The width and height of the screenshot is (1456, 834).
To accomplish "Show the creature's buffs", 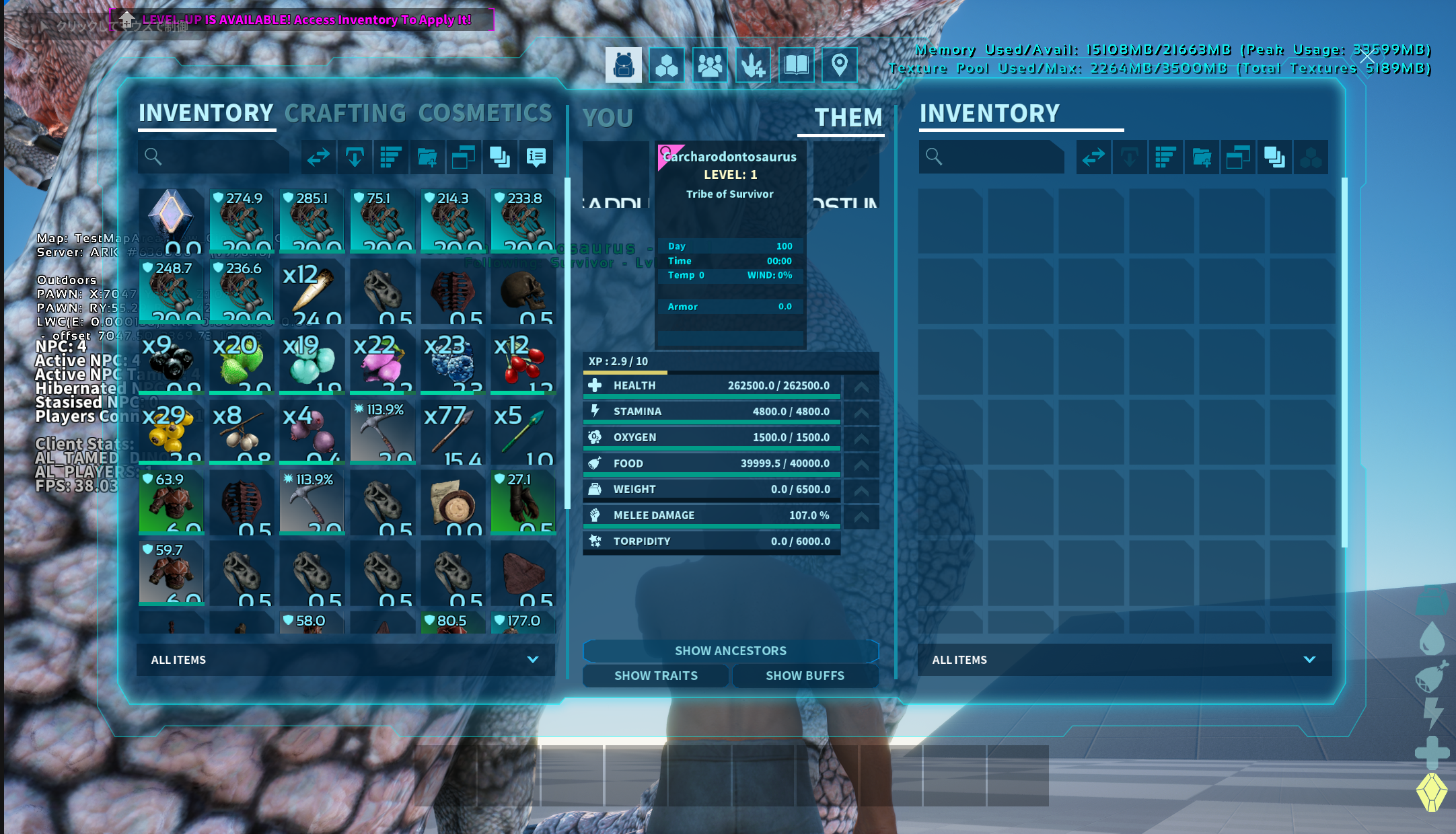I will click(805, 676).
